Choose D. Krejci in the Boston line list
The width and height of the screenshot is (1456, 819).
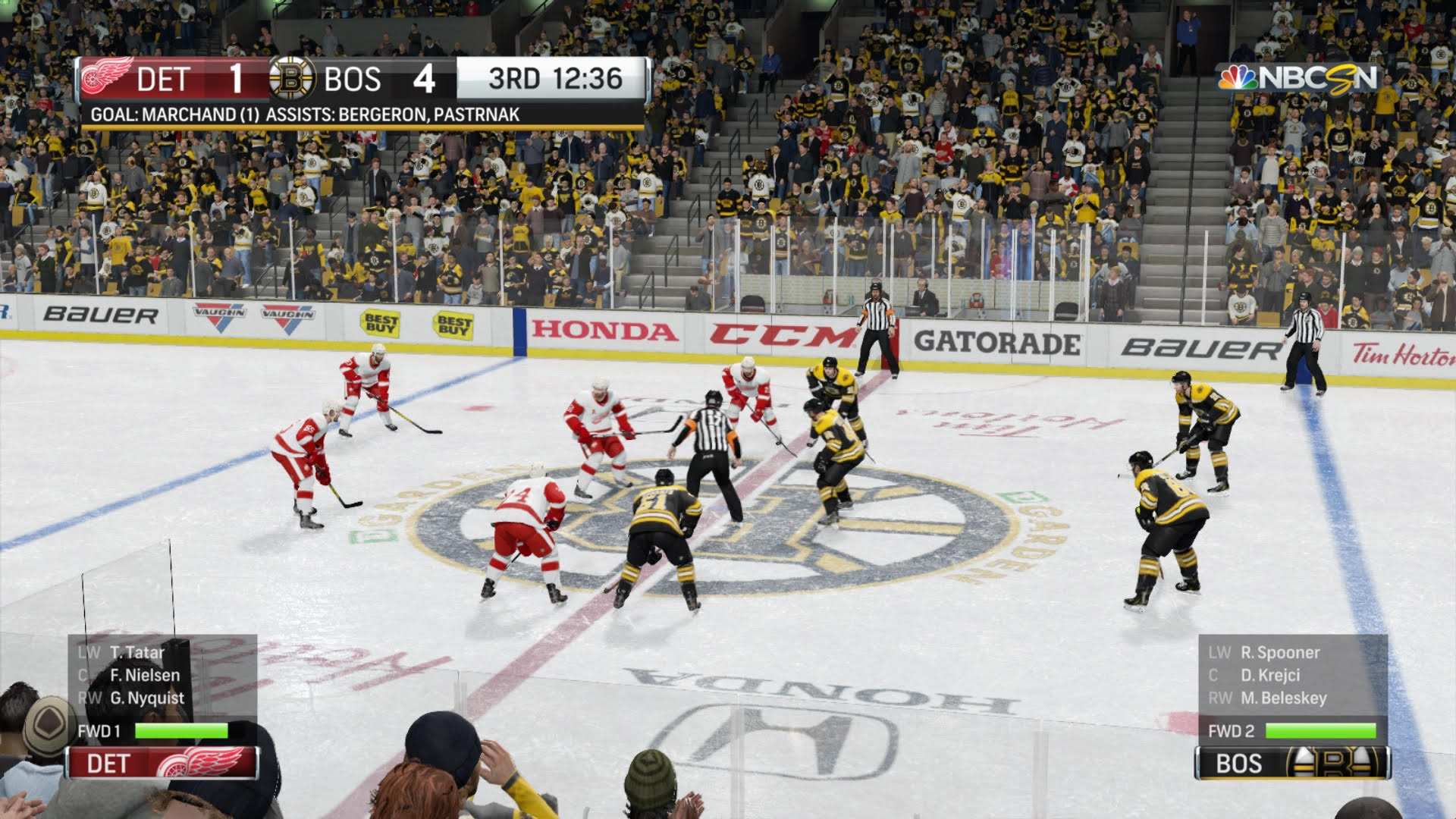pyautogui.click(x=1270, y=675)
